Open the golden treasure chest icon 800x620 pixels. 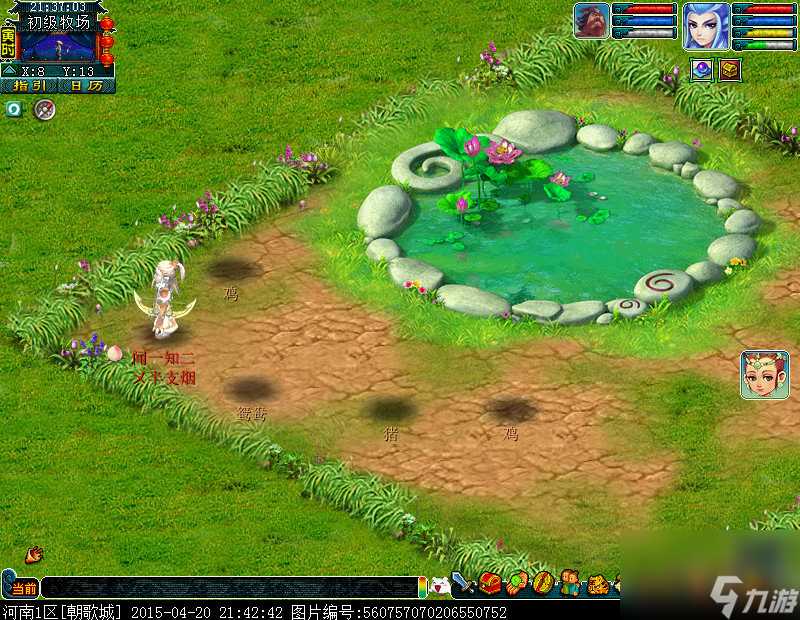[x=730, y=69]
